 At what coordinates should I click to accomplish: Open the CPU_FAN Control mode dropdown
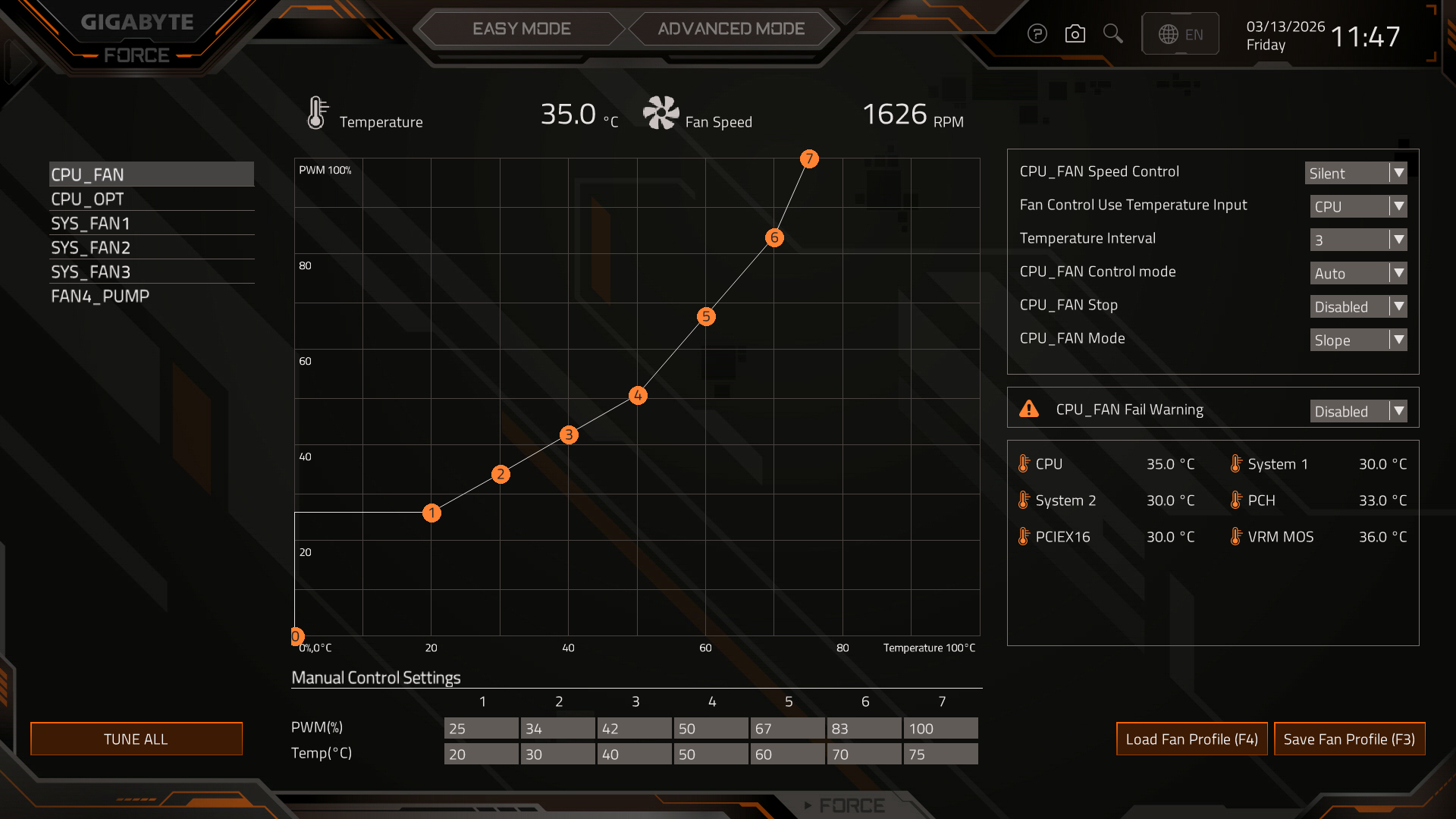point(1358,273)
